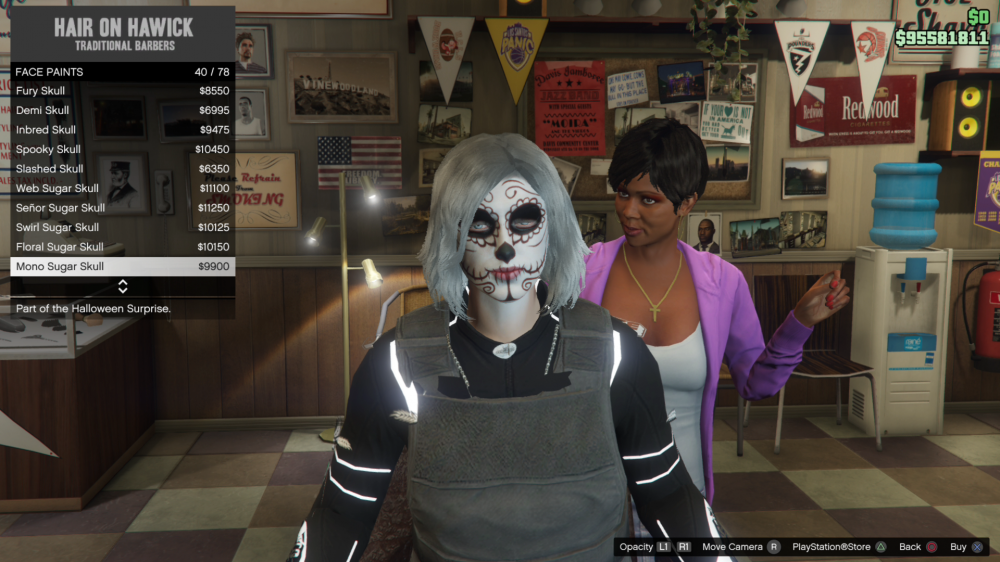Pick the Inbred Skull face paint
Screen dimensions: 1000x562
(x=122, y=130)
